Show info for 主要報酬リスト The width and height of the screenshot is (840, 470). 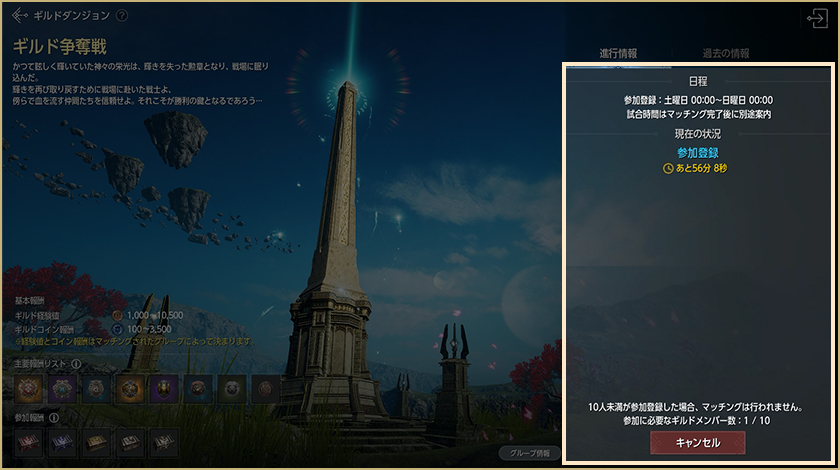(x=76, y=363)
